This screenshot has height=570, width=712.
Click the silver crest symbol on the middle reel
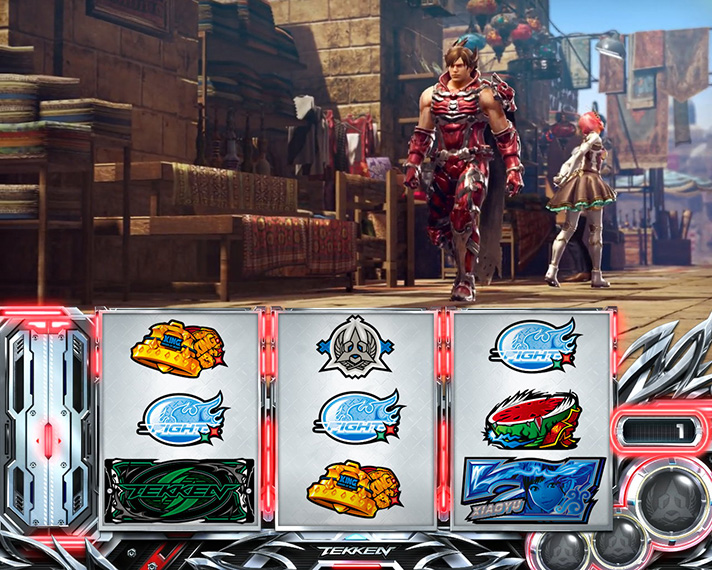tap(357, 347)
